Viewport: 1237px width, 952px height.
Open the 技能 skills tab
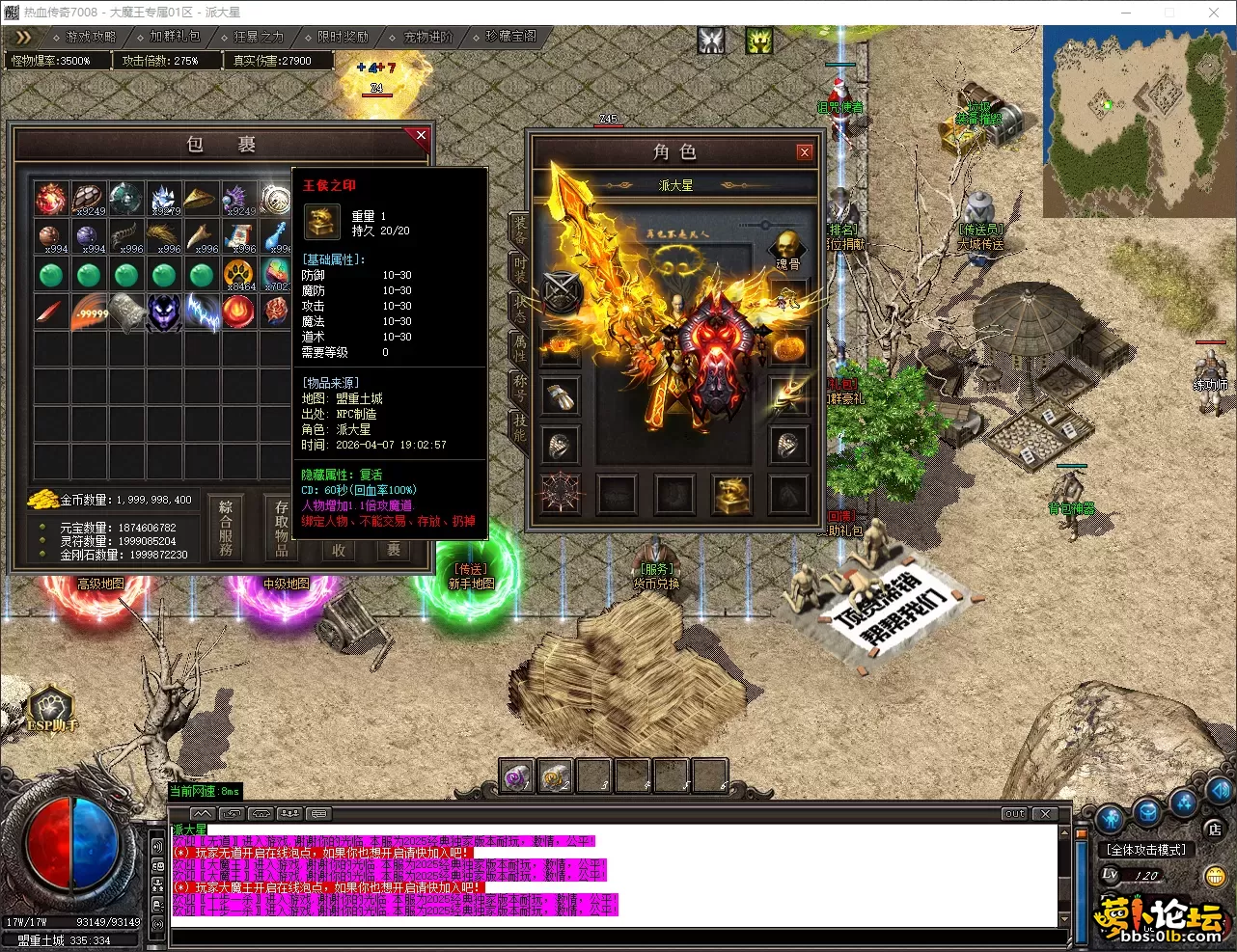pos(520,426)
